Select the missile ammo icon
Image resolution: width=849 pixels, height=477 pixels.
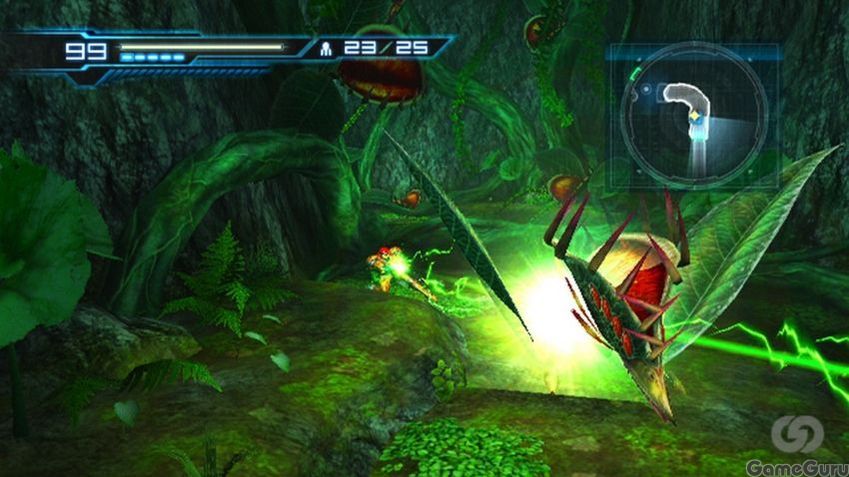point(326,47)
